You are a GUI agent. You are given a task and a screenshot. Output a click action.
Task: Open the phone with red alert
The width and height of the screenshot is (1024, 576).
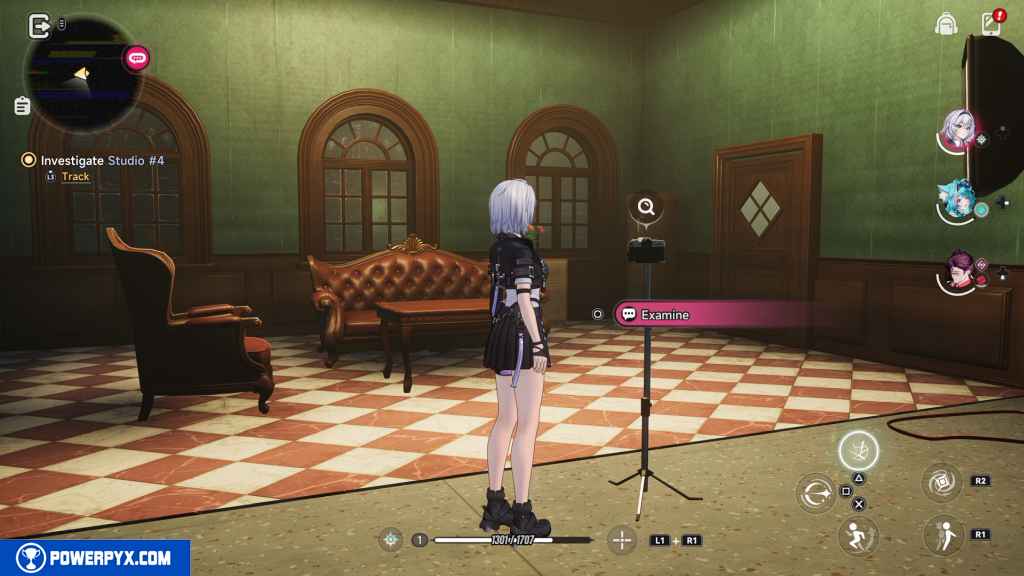click(x=991, y=22)
